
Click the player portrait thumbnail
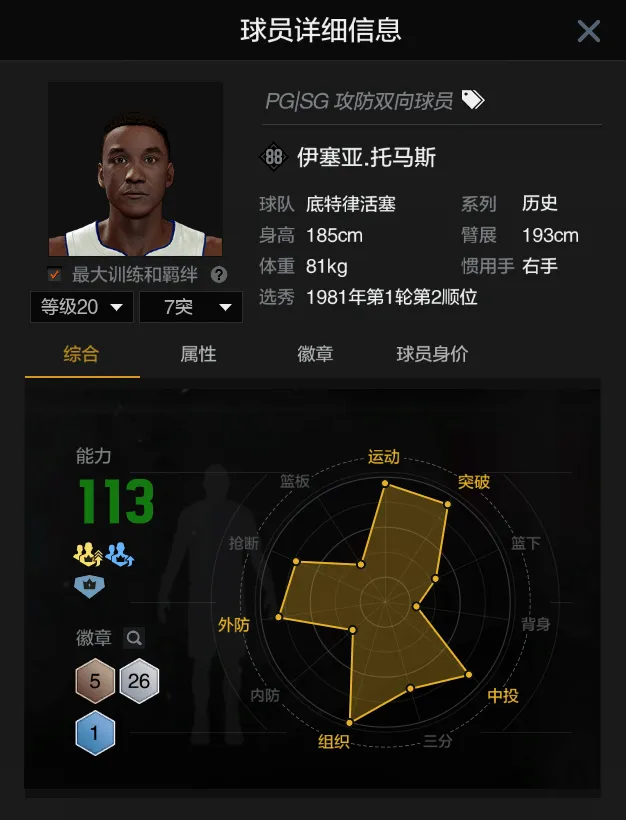pyautogui.click(x=135, y=169)
